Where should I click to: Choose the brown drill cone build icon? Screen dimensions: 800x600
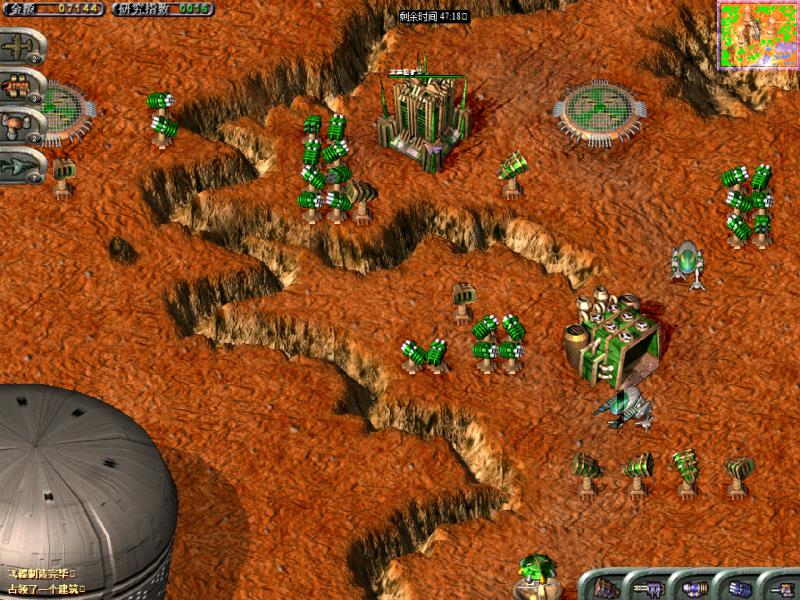point(607,587)
